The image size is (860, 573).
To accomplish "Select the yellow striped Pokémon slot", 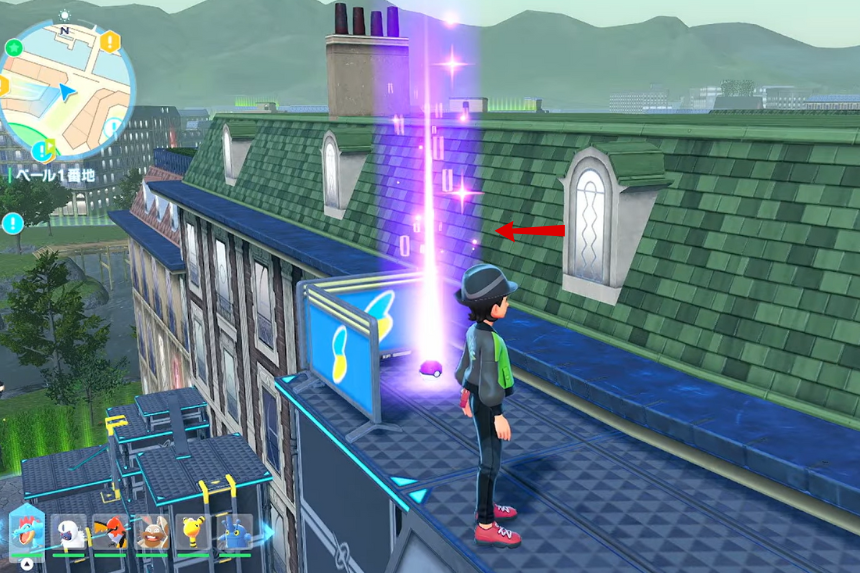I will (x=192, y=533).
